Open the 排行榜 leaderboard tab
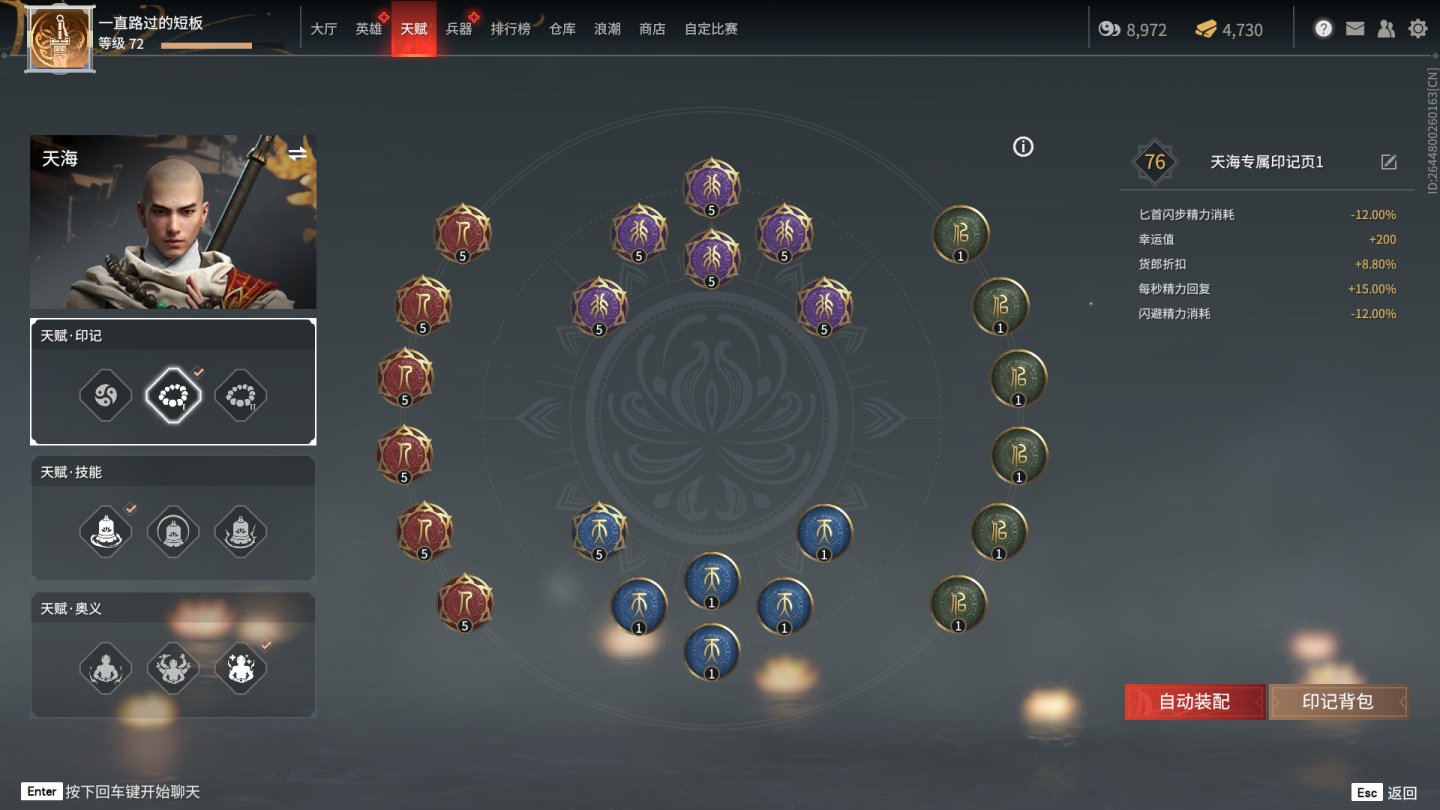This screenshot has width=1440, height=810. pyautogui.click(x=510, y=29)
